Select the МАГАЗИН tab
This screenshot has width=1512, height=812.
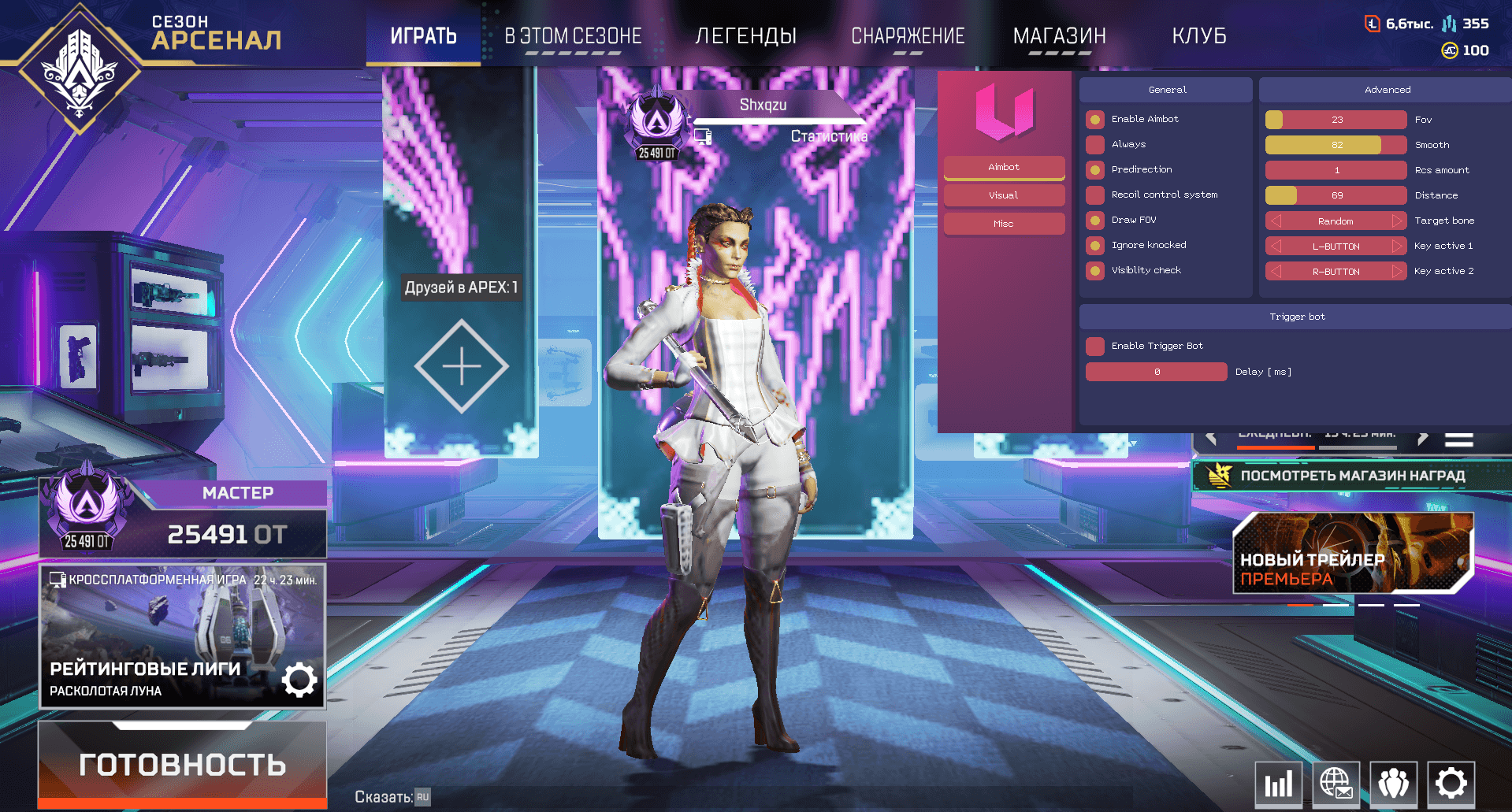tap(1059, 36)
